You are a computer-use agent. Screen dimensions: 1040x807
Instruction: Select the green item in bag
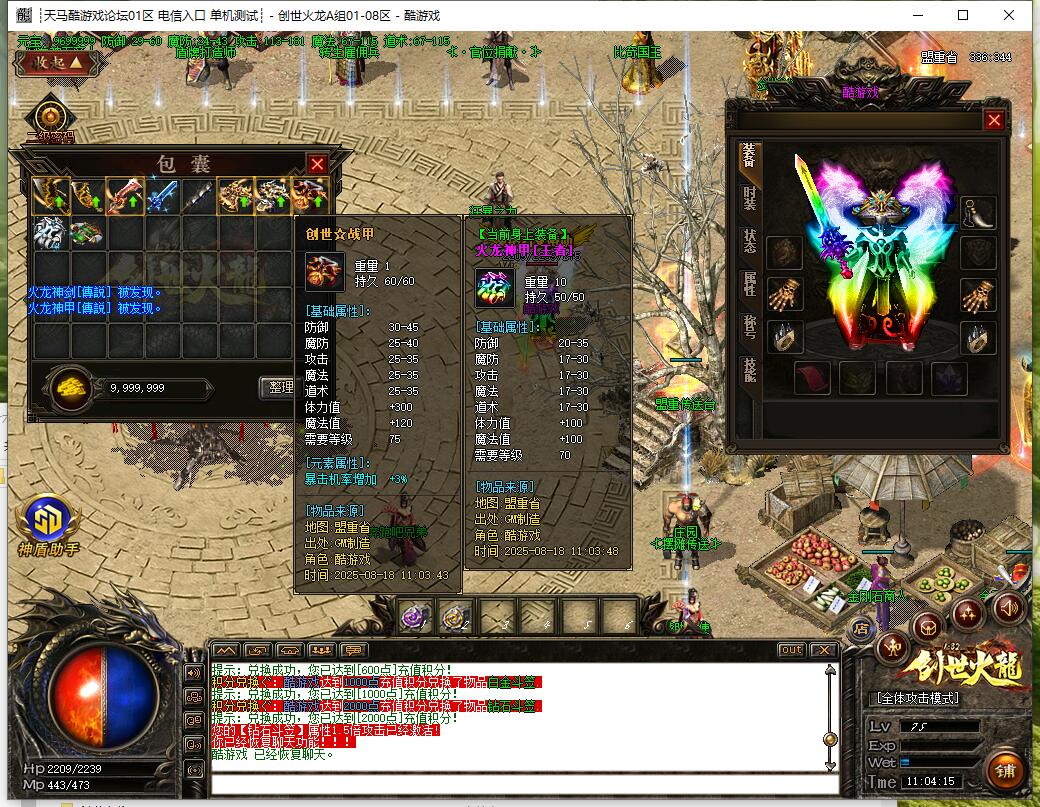tap(86, 233)
